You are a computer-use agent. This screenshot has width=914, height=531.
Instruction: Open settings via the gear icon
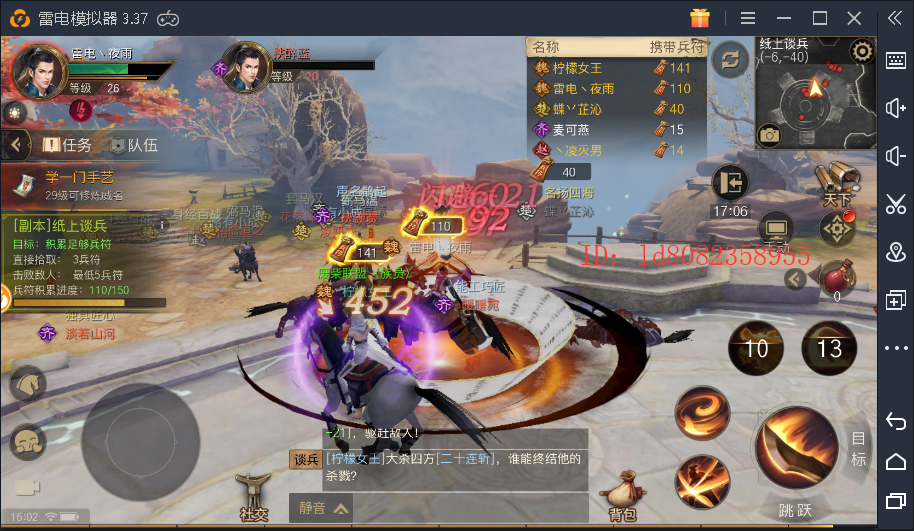click(x=862, y=51)
